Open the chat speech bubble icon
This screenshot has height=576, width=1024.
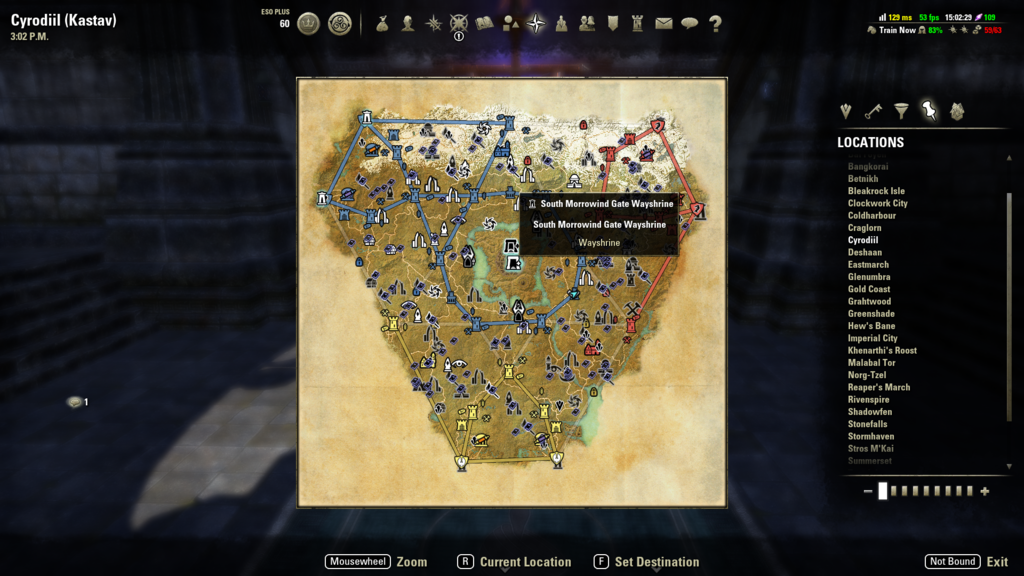[x=689, y=24]
